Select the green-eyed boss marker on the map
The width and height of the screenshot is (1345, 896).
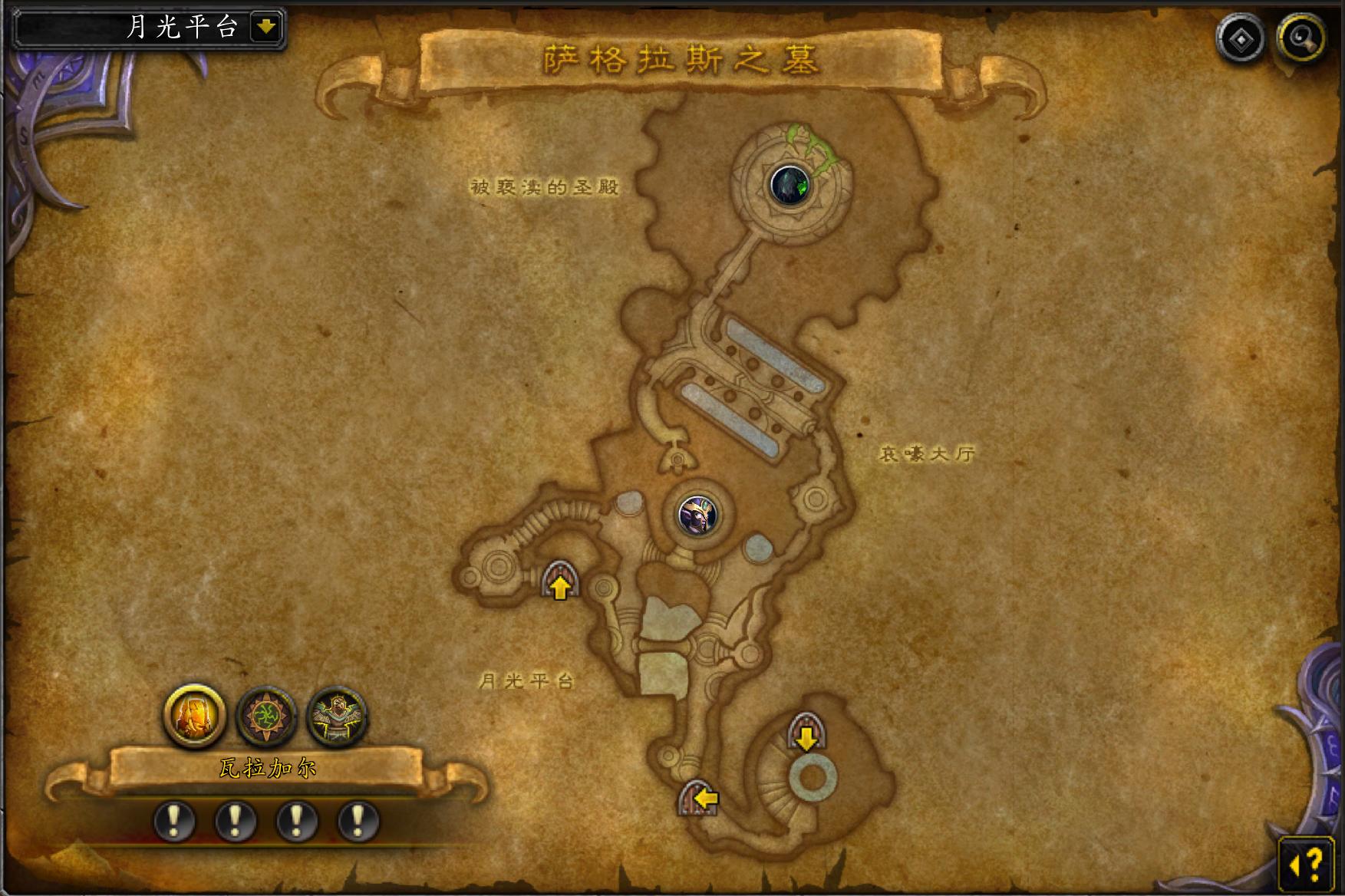(x=790, y=185)
